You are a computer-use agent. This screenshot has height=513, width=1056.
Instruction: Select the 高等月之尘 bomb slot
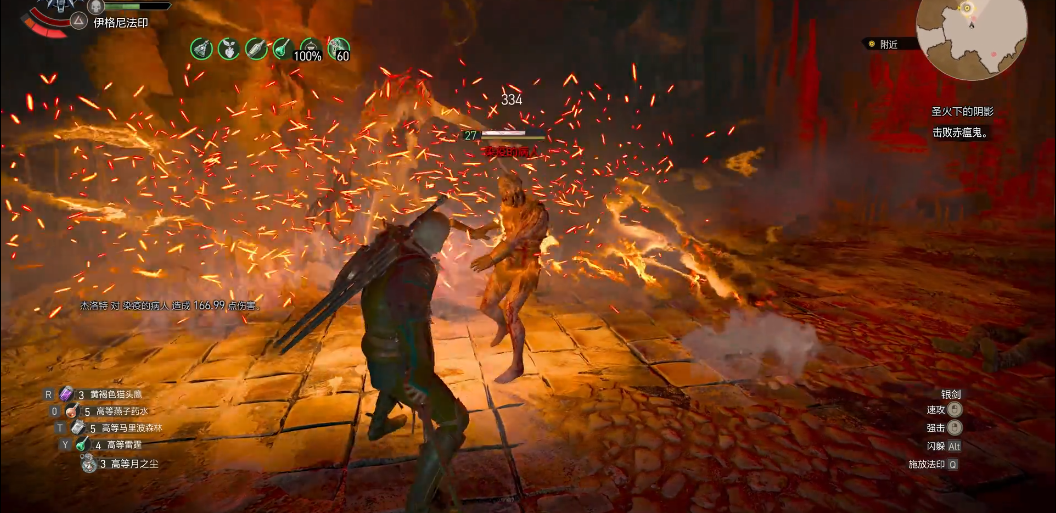(90, 463)
